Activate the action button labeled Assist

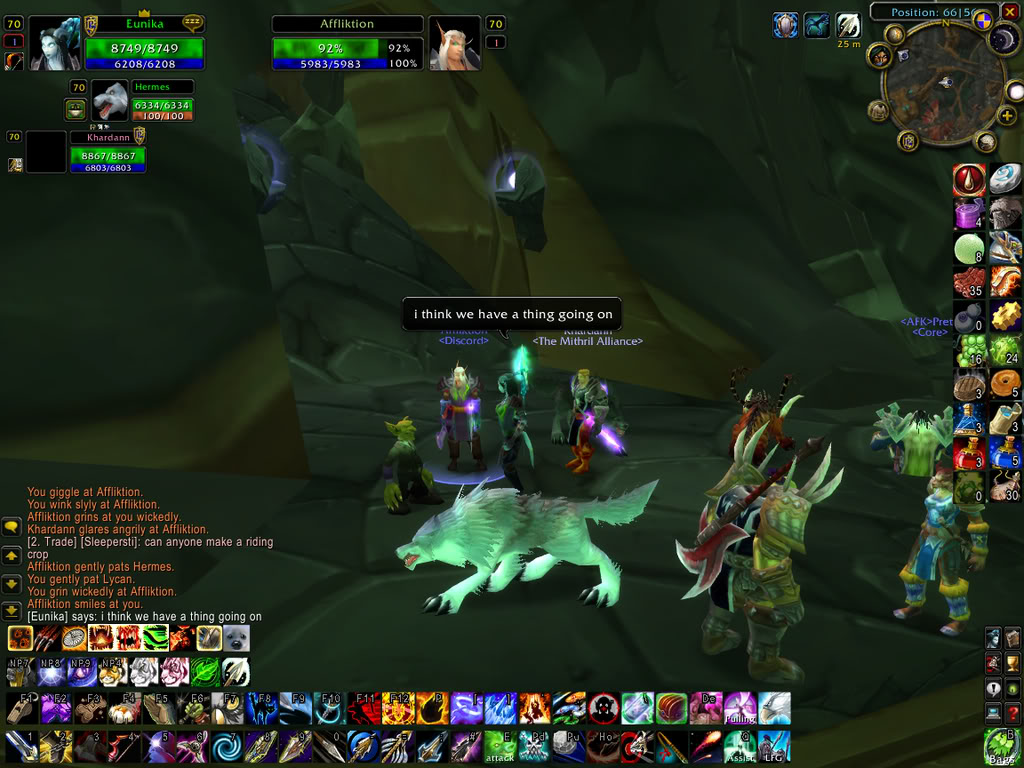[739, 746]
